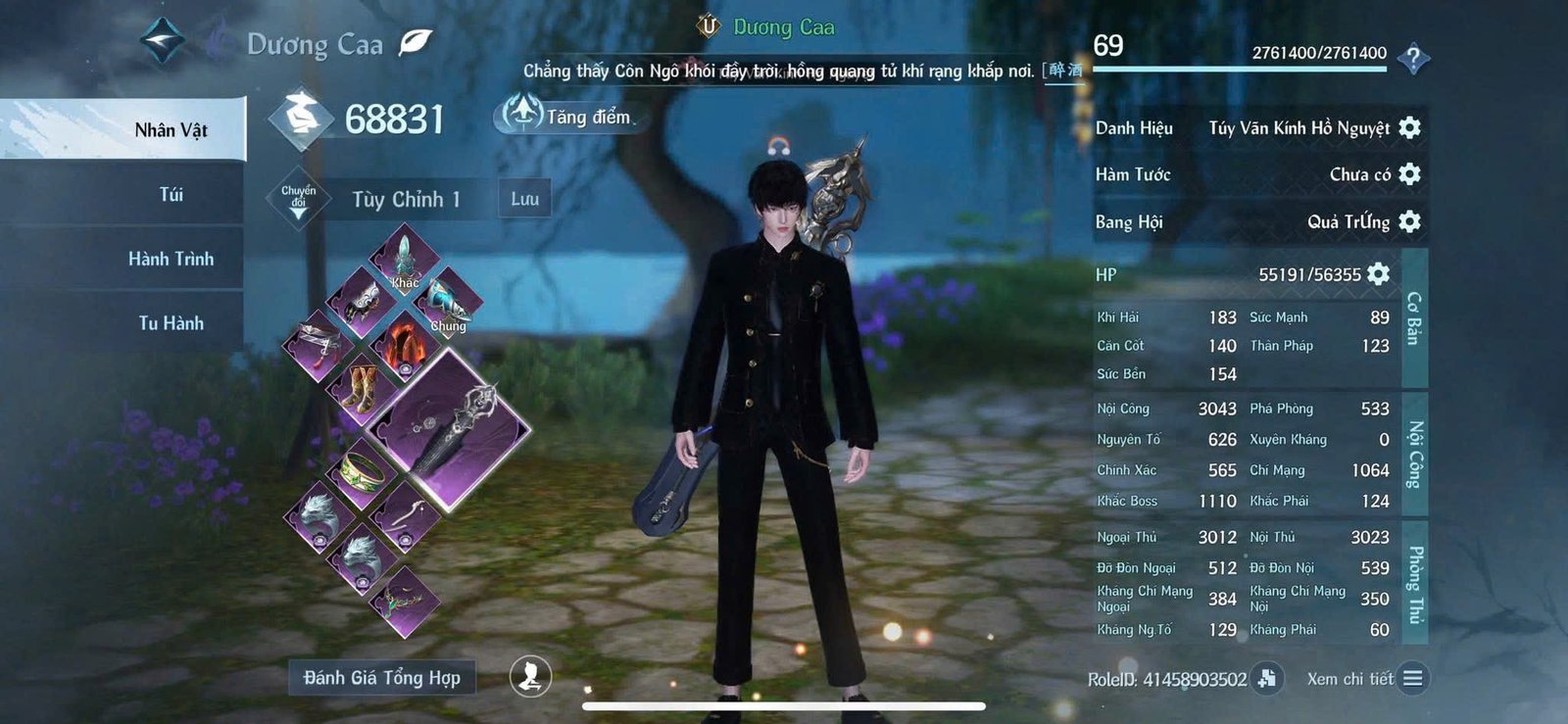Click the HP settings gear icon

pyautogui.click(x=1376, y=274)
